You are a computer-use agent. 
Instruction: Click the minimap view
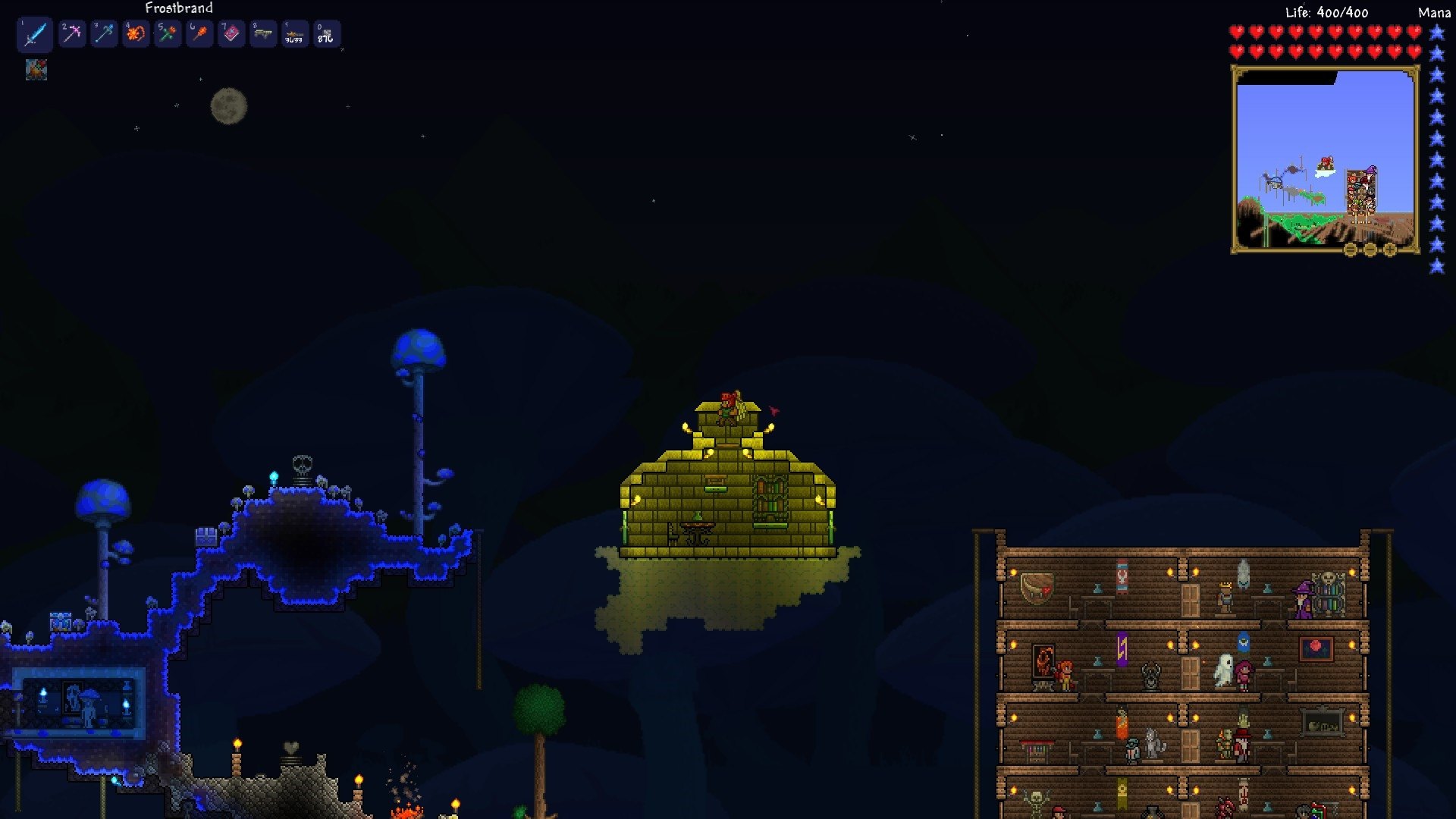(x=1325, y=159)
